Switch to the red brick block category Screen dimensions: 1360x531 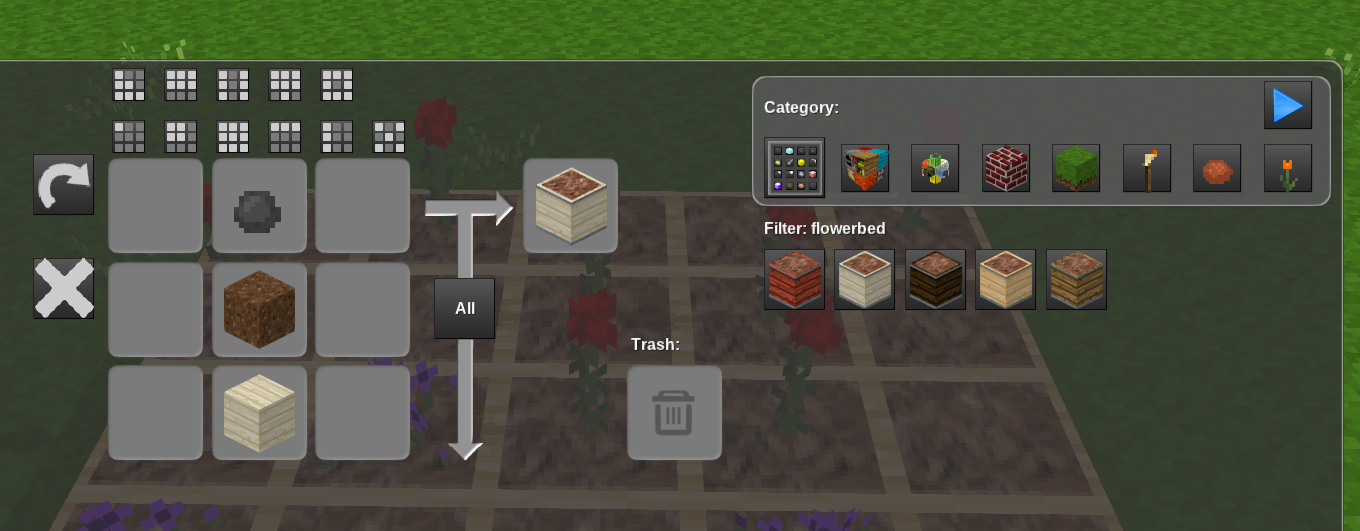(x=1005, y=168)
